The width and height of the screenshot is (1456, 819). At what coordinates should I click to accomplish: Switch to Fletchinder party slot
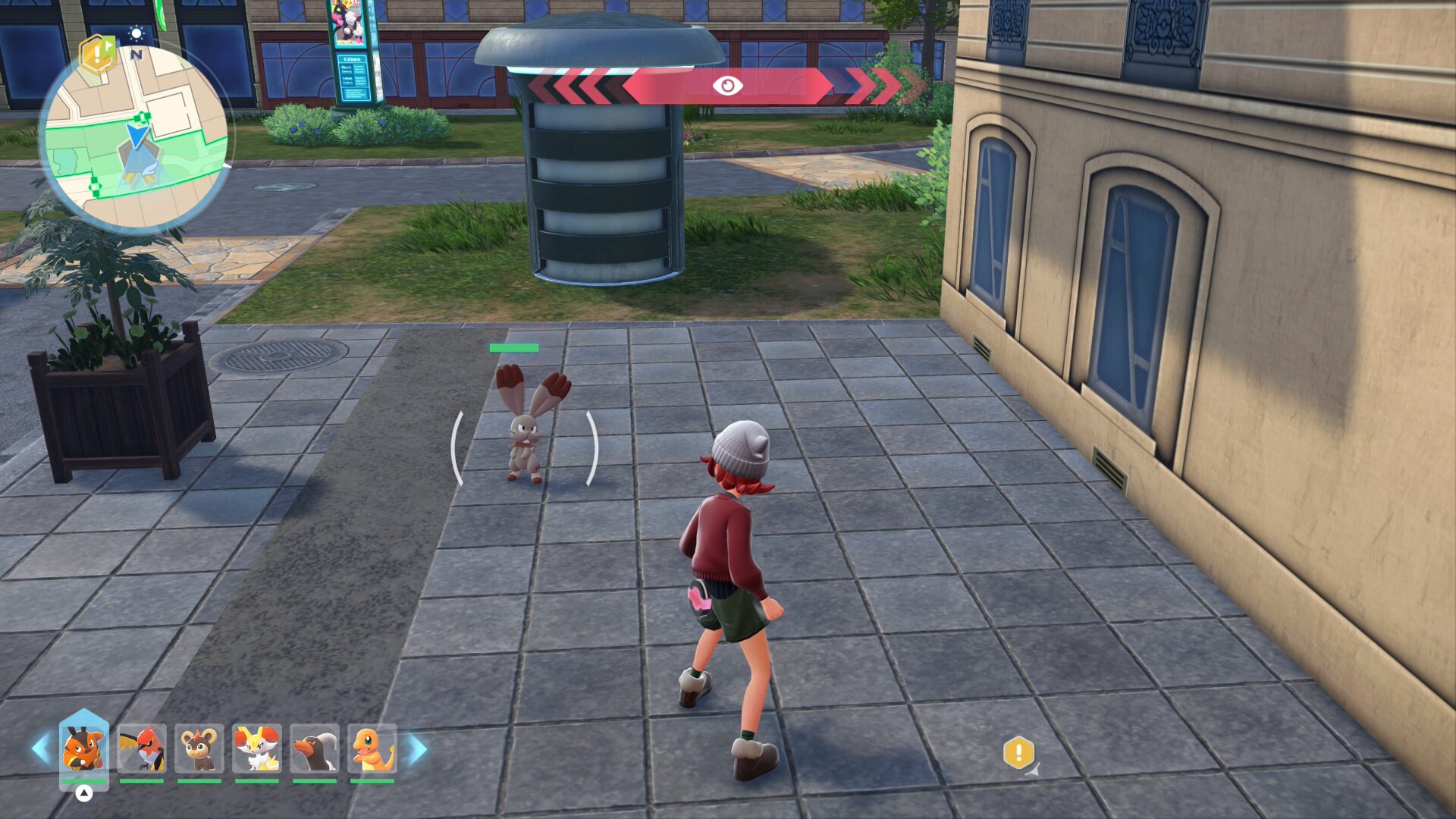(x=141, y=748)
